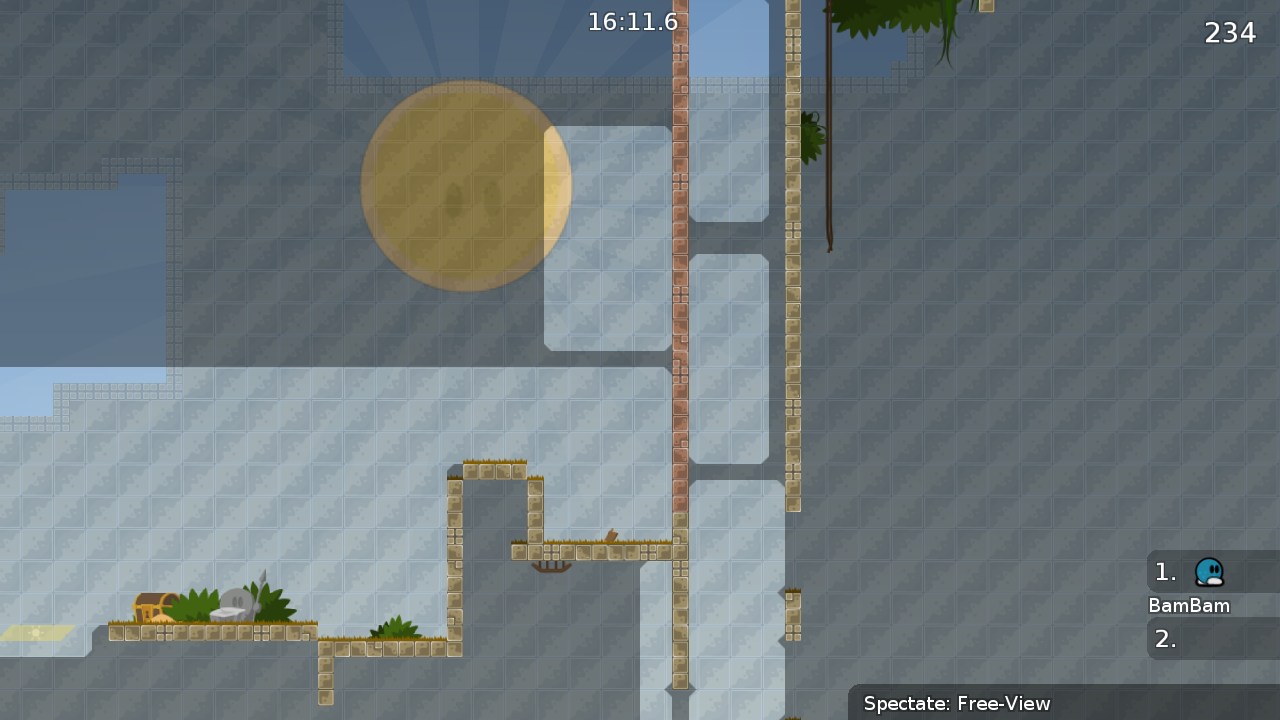Screen dimensions: 1280x720
Task: Click BamBam's blue tee avatar icon
Action: click(x=1209, y=572)
